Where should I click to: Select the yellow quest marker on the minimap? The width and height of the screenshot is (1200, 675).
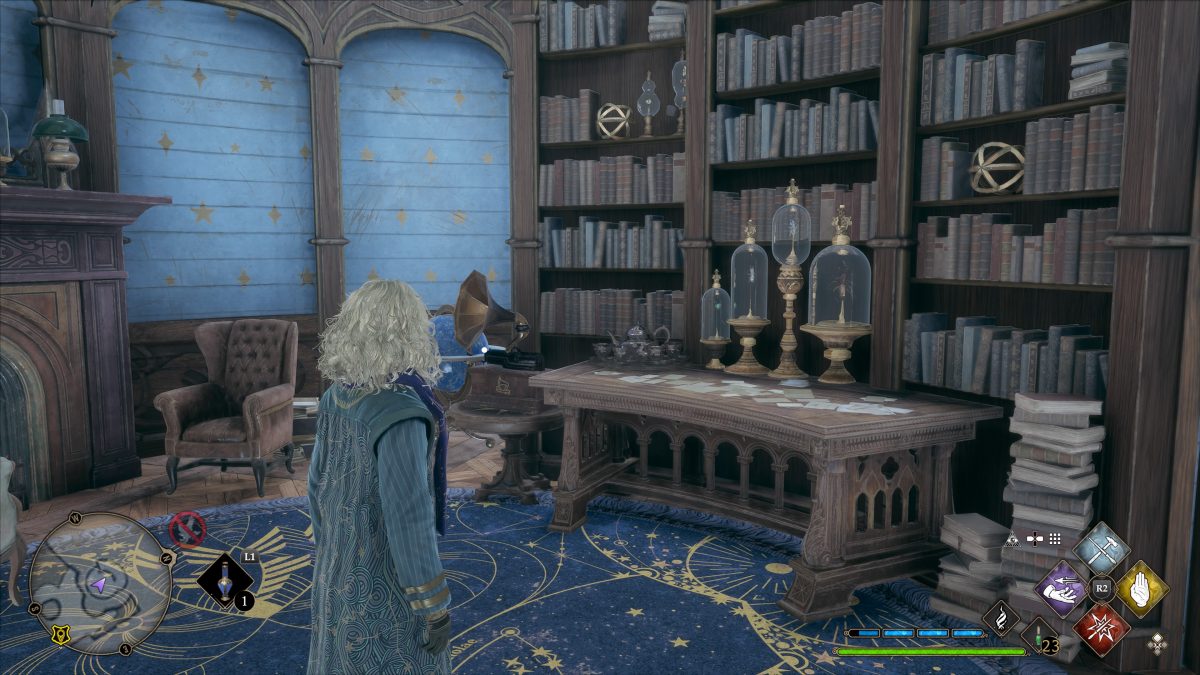tap(61, 635)
